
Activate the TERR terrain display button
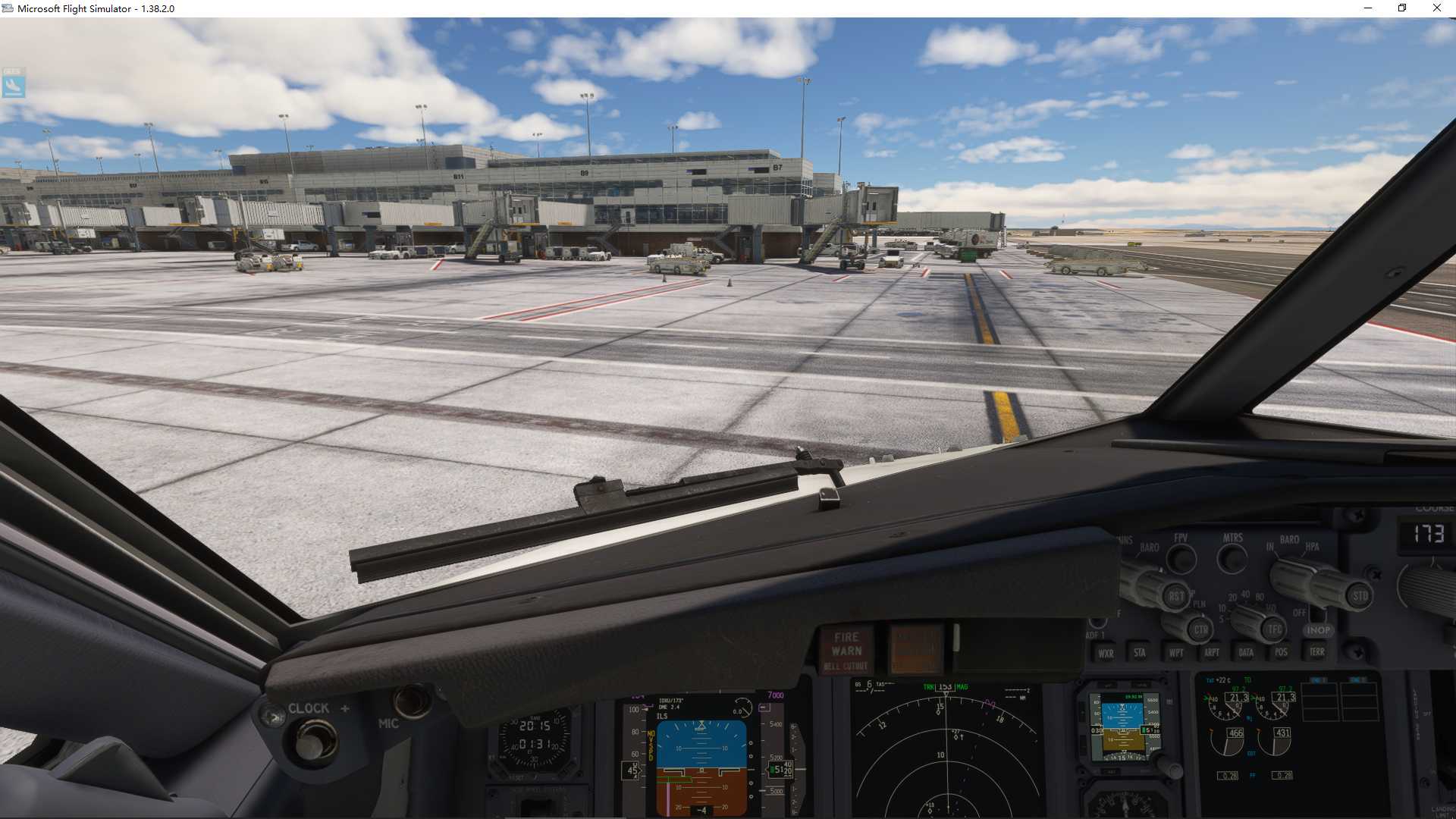[x=1318, y=651]
